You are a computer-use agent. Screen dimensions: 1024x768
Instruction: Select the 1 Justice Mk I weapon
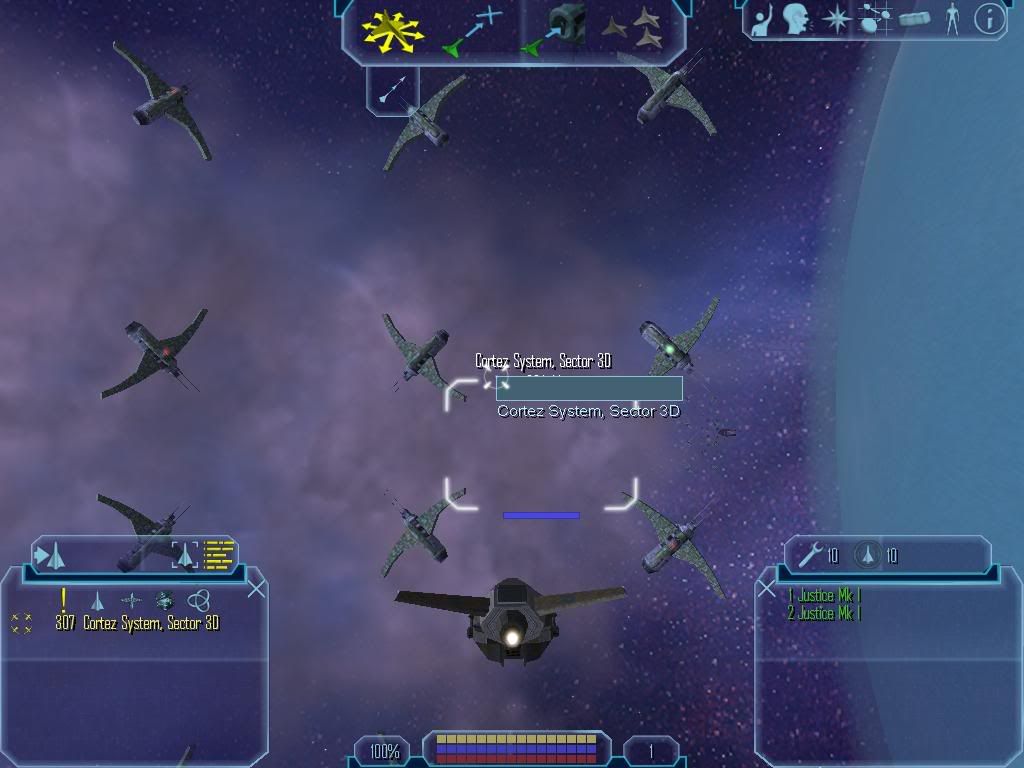point(824,596)
